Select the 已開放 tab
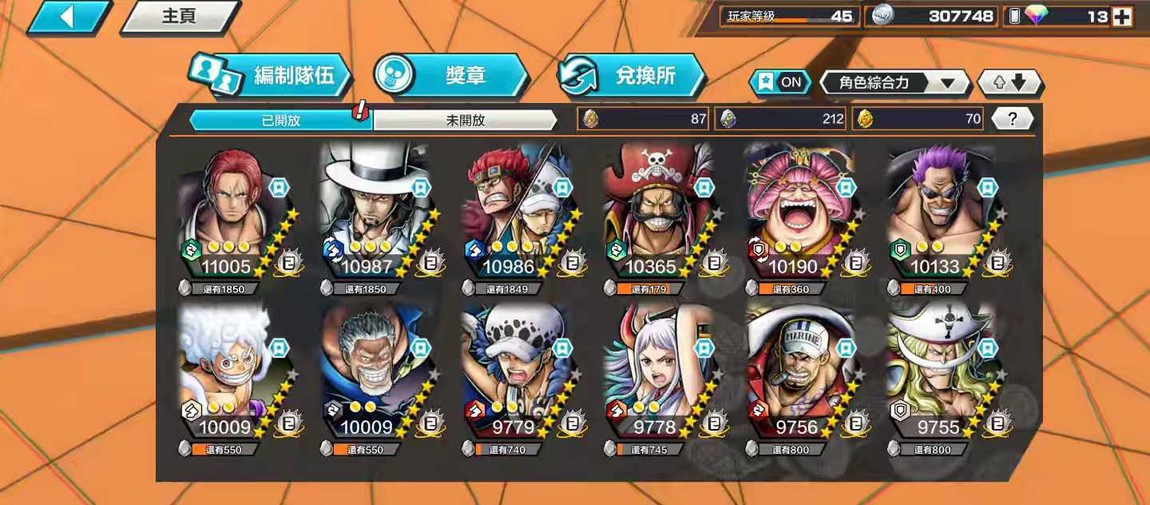1150x505 pixels. click(281, 120)
